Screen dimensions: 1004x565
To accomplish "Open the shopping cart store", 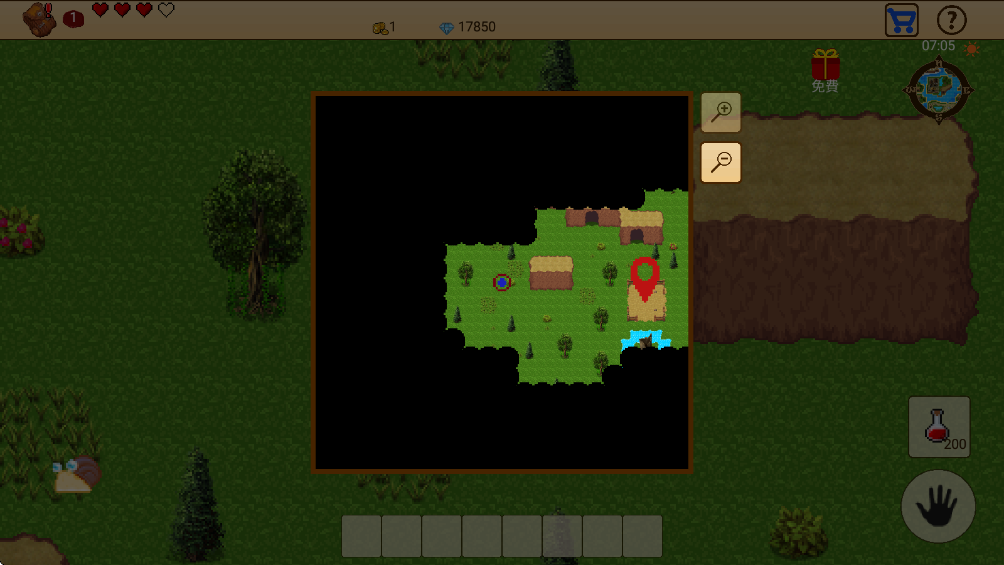I will (x=901, y=20).
